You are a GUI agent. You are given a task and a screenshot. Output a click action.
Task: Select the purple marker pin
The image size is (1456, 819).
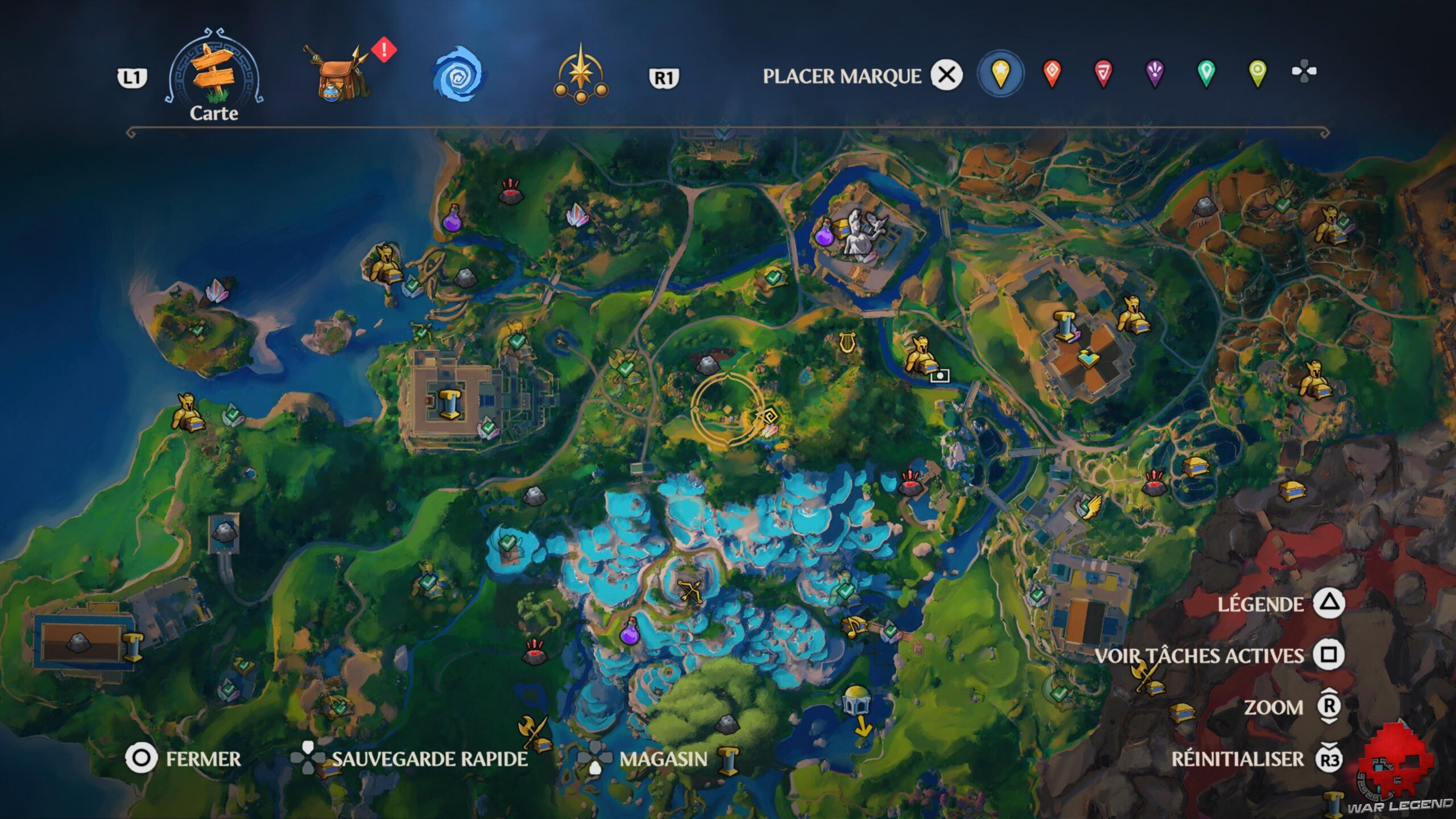click(1155, 74)
